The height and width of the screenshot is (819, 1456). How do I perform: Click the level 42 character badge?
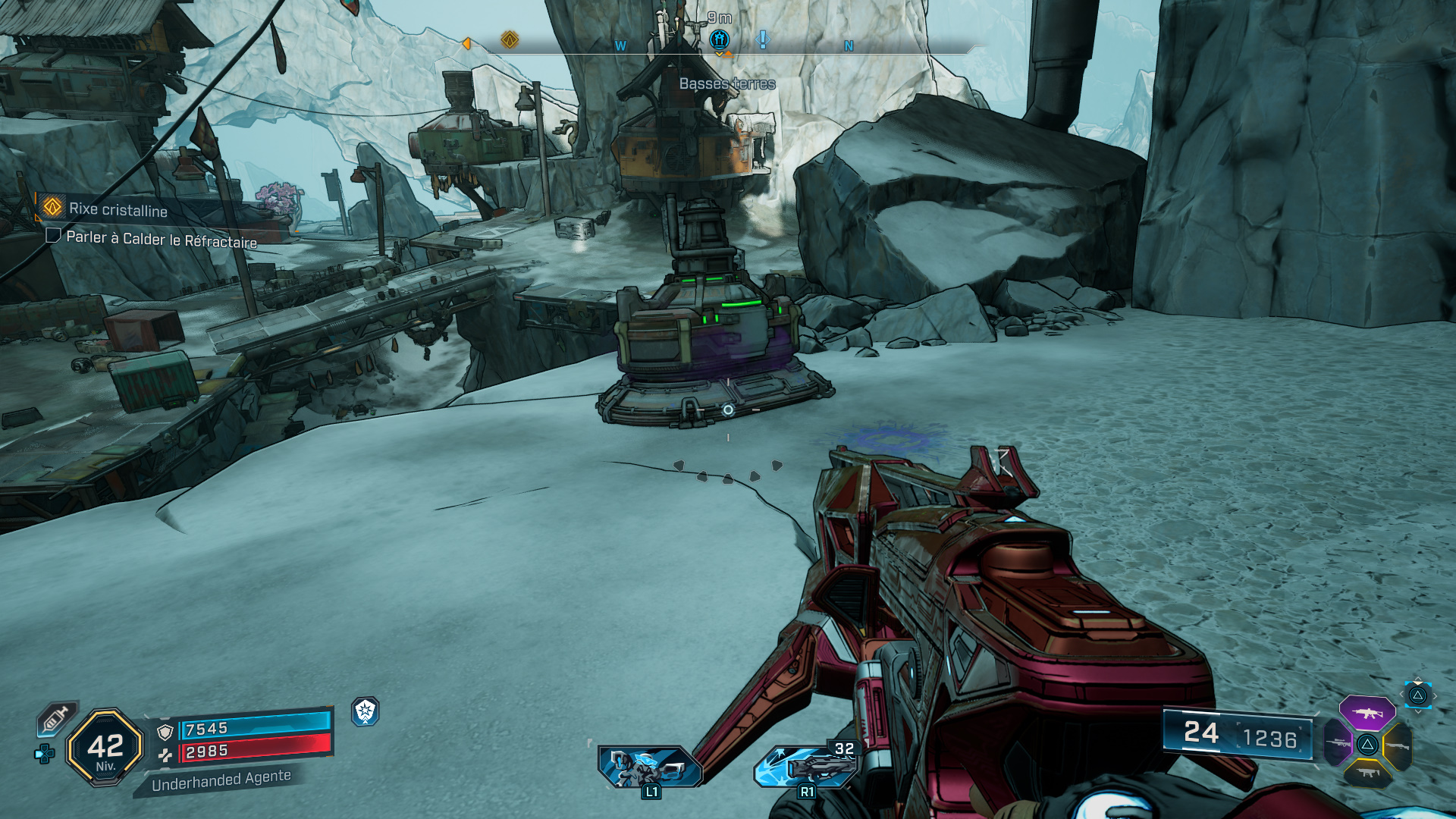tap(105, 748)
